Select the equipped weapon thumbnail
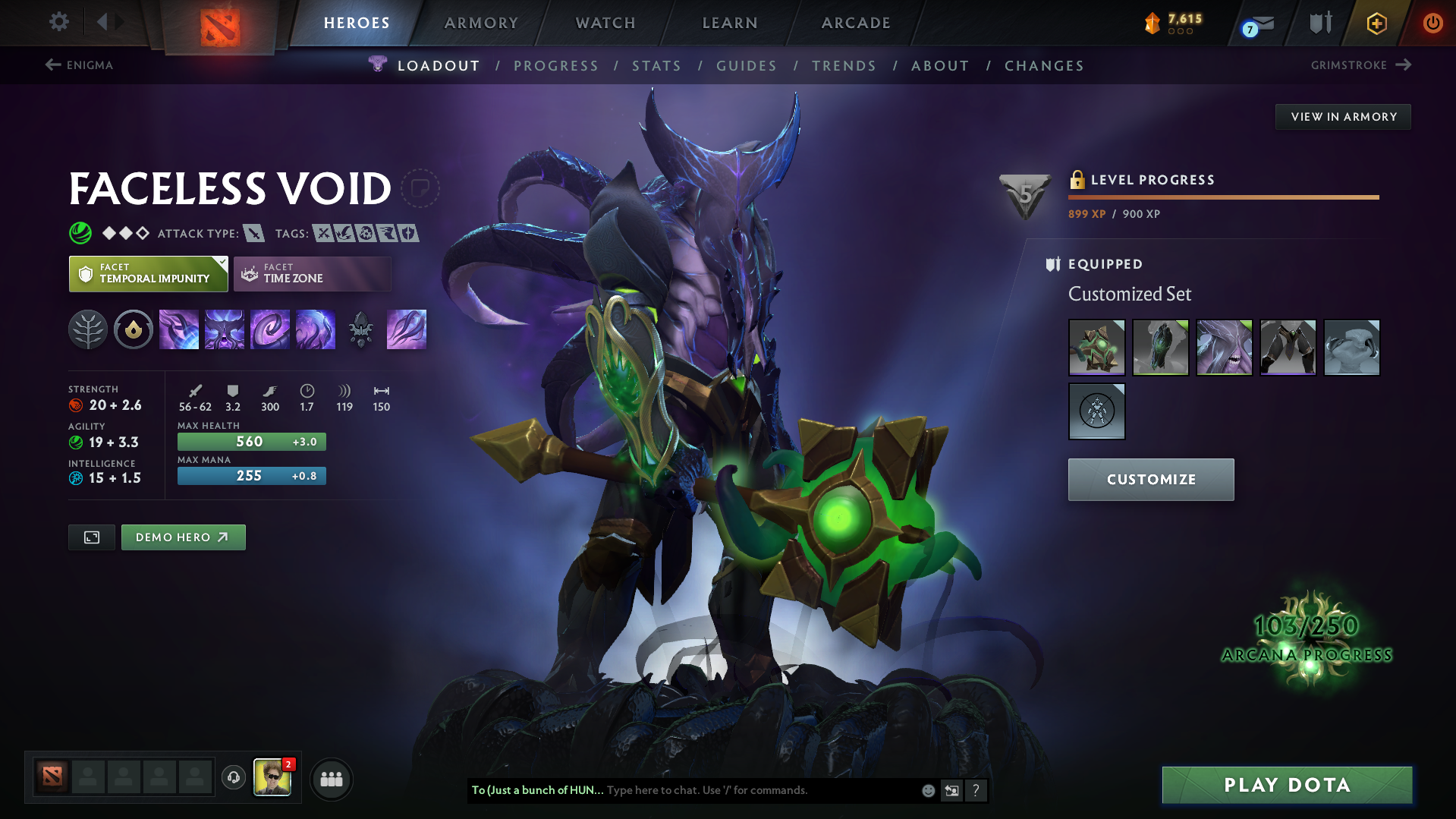Screen dimensions: 1456x819 1097,347
